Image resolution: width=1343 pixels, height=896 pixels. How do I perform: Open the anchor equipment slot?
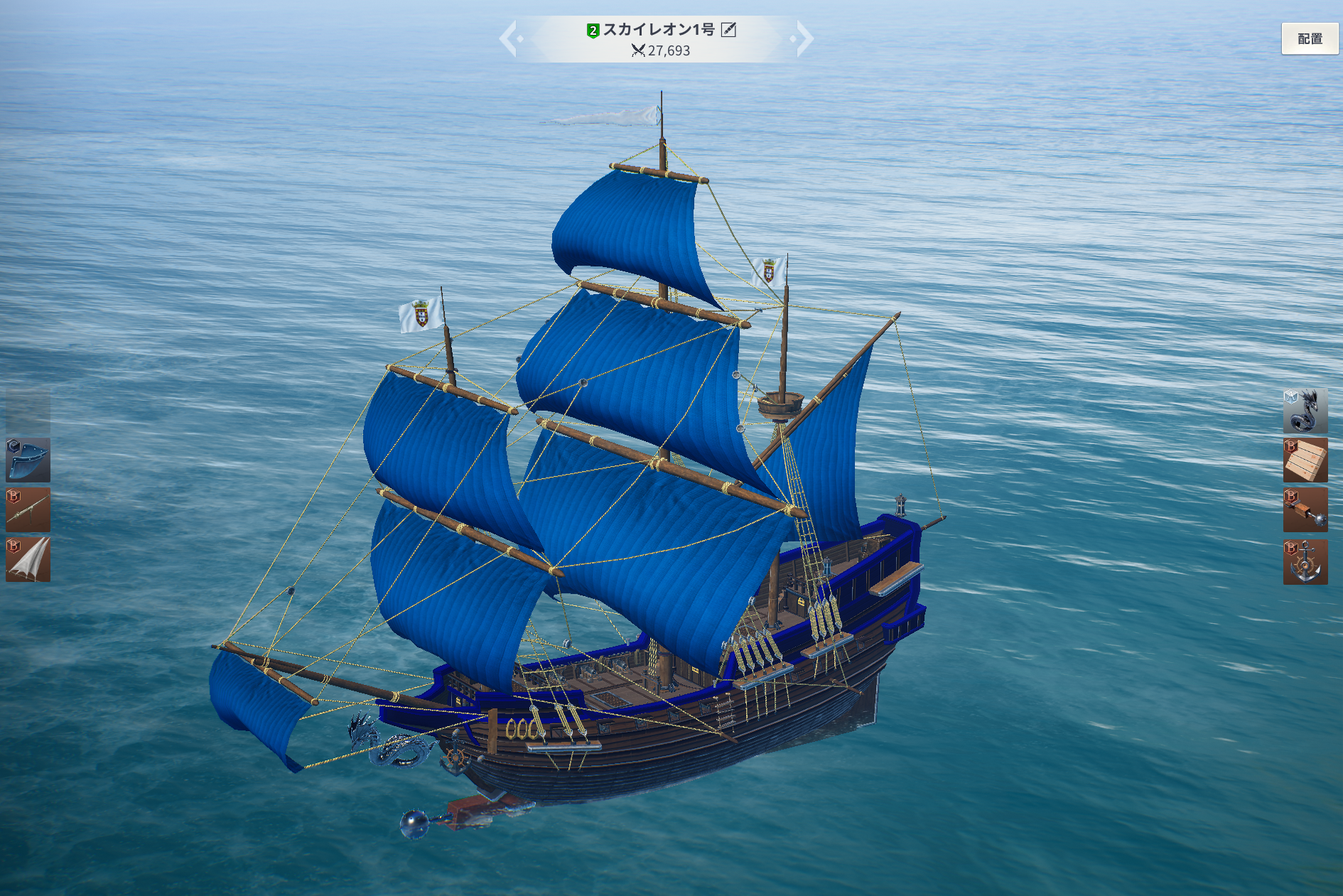tap(1305, 561)
